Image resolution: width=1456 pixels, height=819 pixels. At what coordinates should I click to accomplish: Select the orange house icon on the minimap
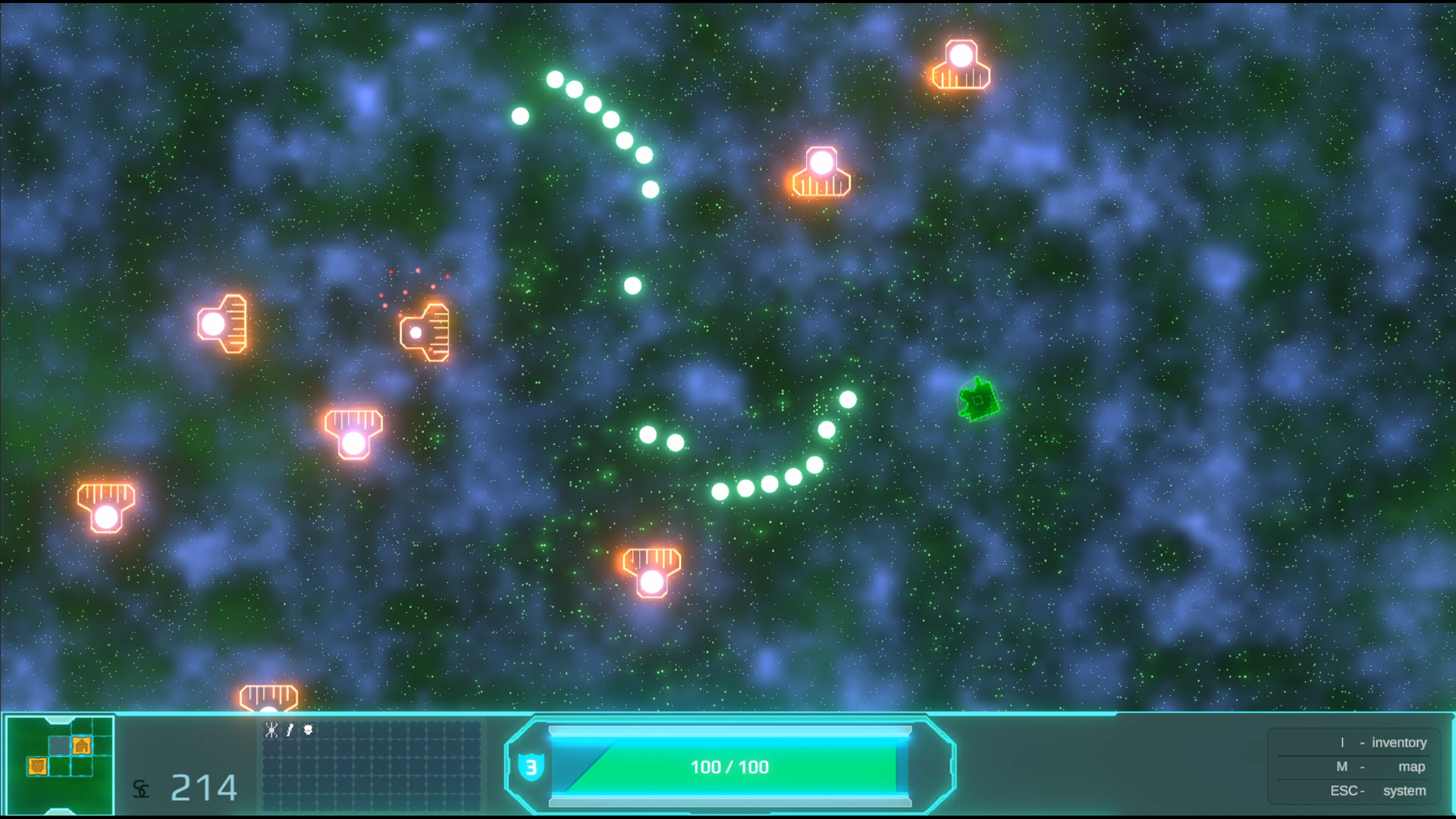[x=82, y=747]
